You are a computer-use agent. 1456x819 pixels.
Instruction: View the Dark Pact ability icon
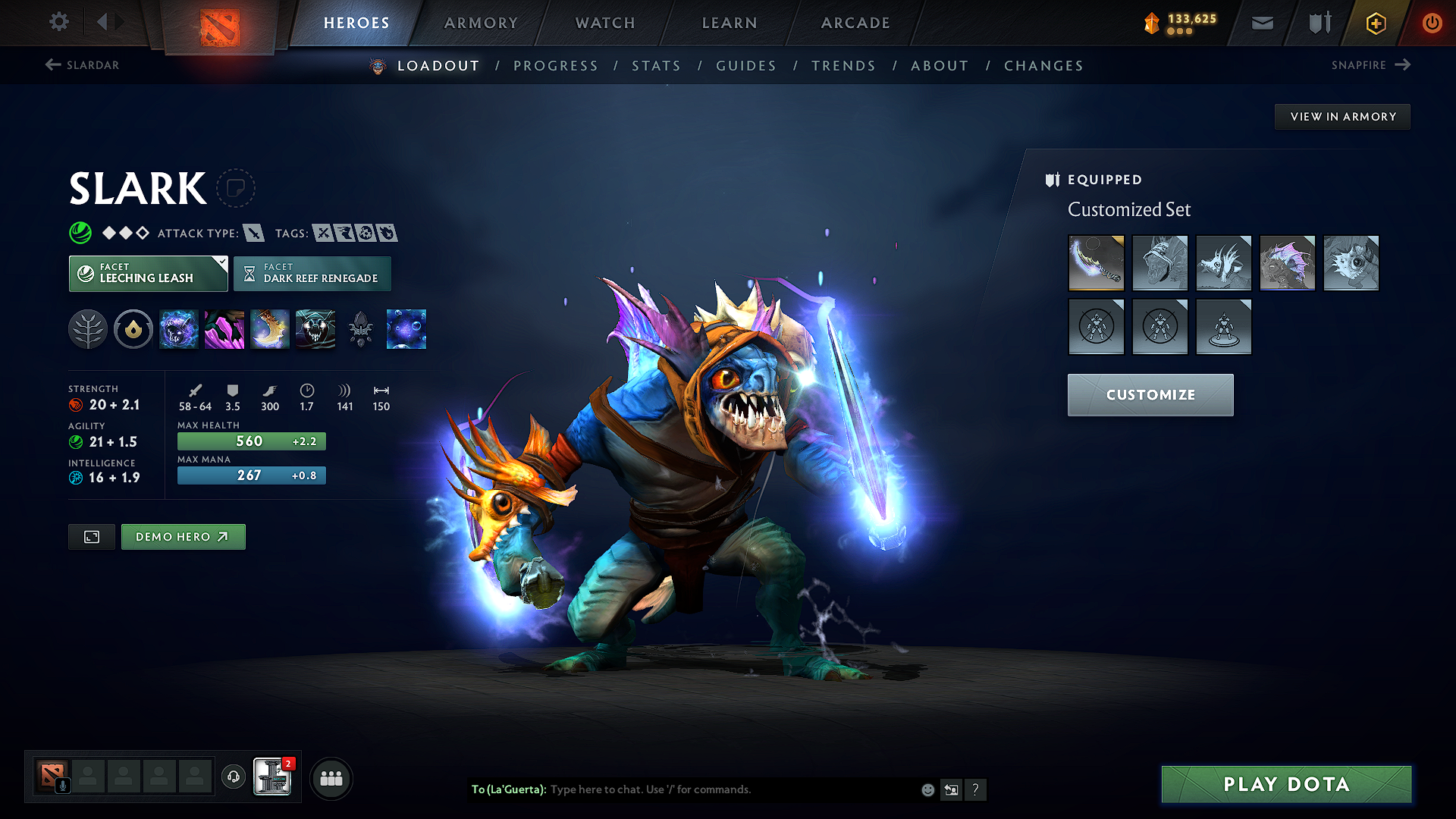(x=179, y=329)
